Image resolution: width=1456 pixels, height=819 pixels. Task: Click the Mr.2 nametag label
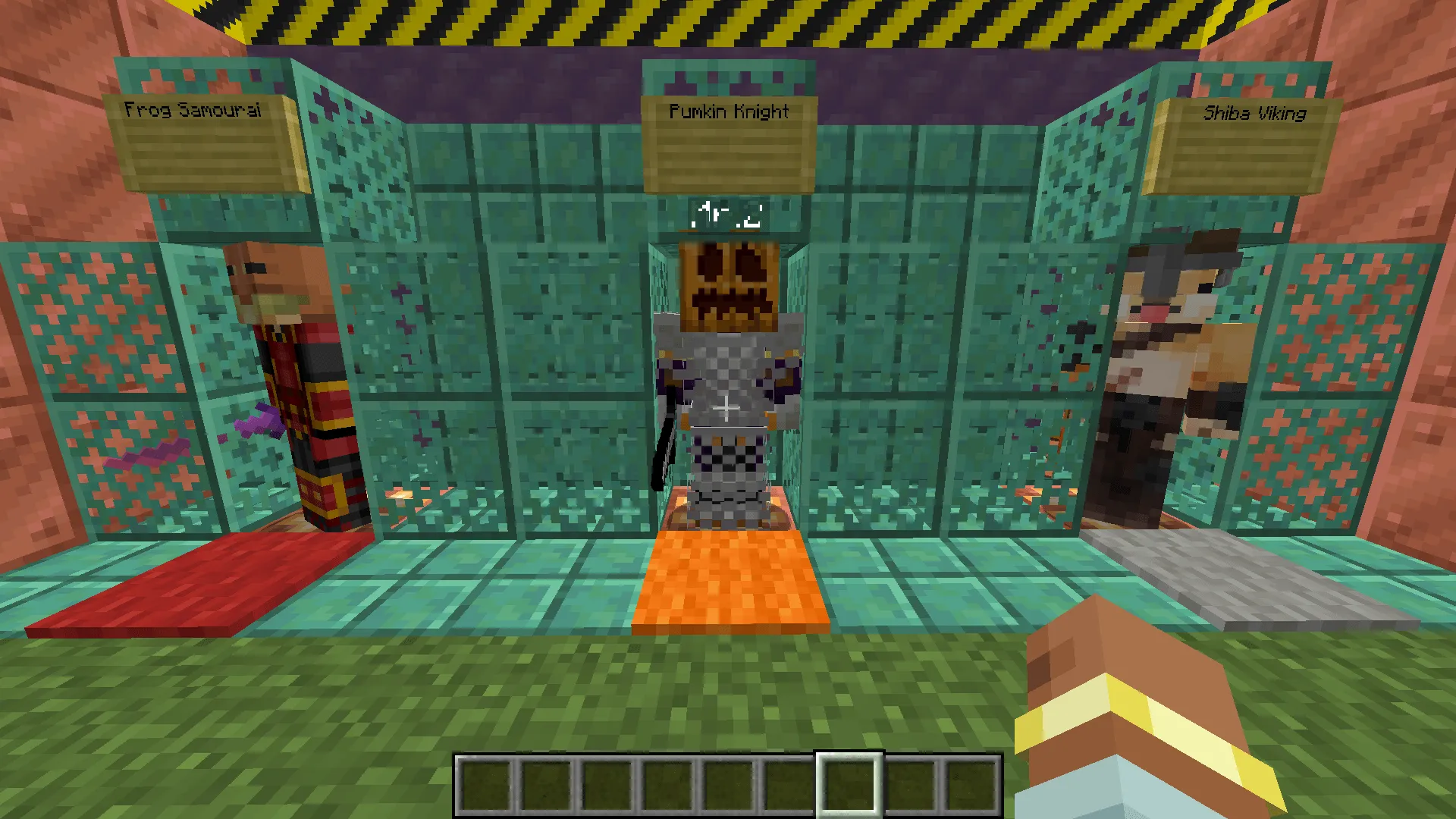[x=726, y=215]
